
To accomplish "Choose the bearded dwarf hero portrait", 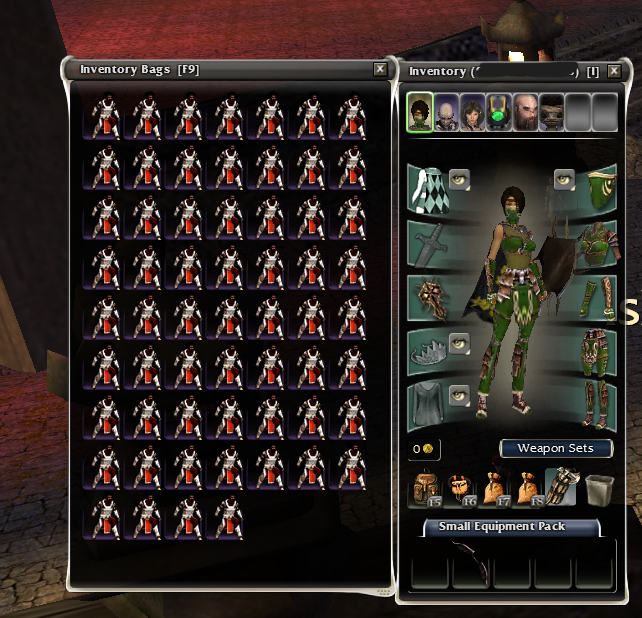I will click(525, 111).
